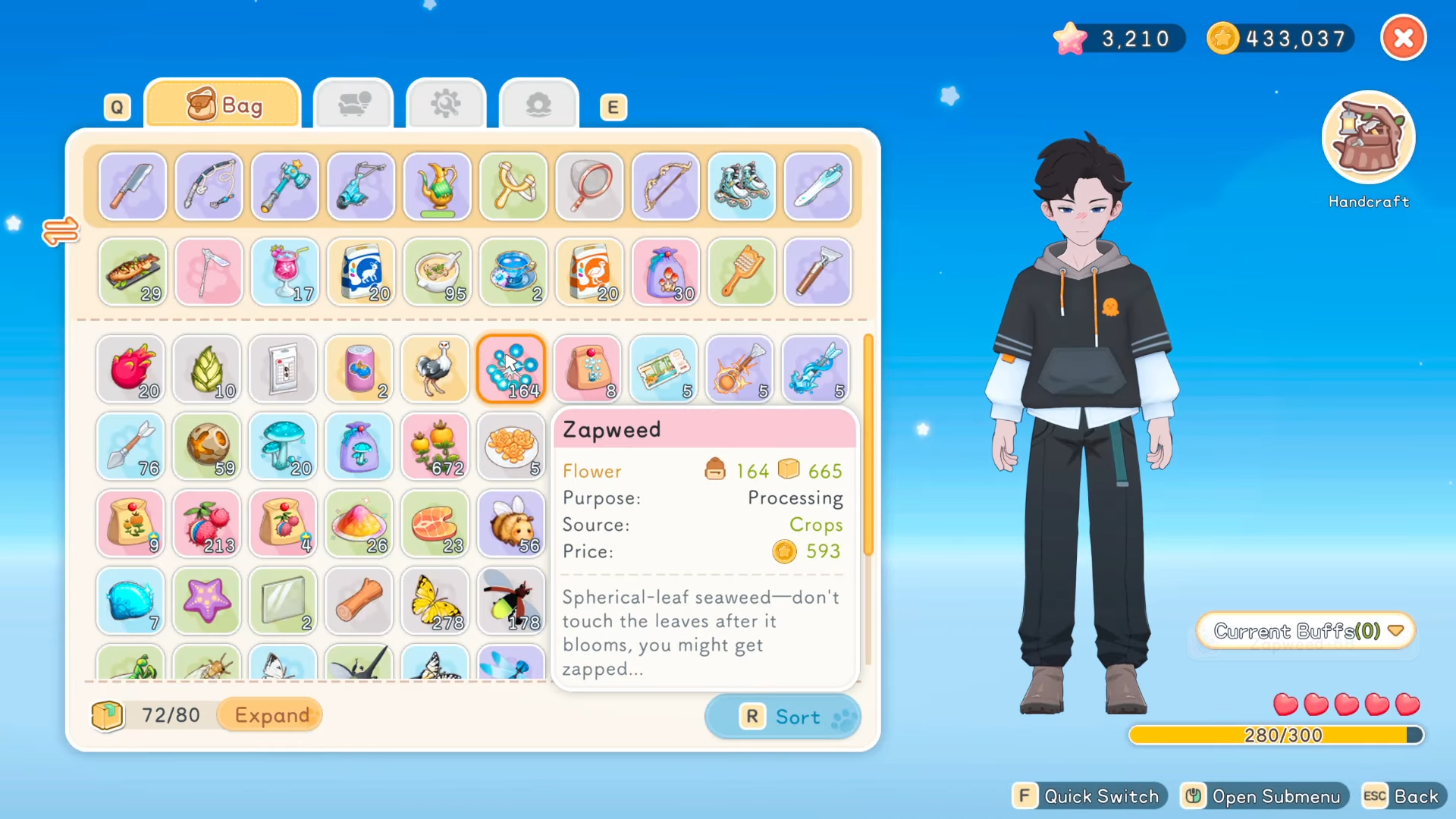Image resolution: width=1456 pixels, height=819 pixels.
Task: Select the dragon fruit slot
Action: click(131, 369)
